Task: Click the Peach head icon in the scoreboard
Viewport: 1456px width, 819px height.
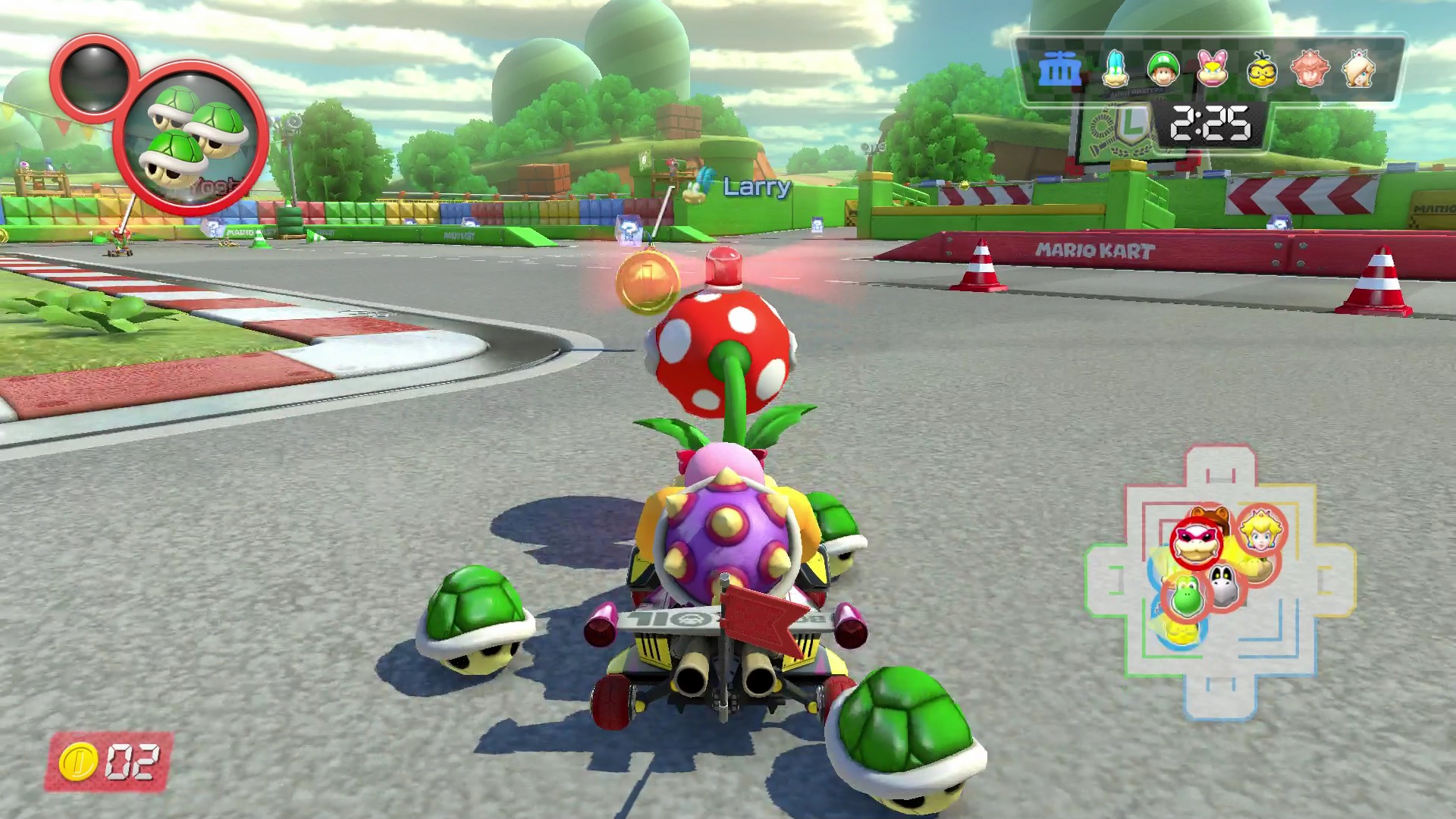Action: pos(1310,69)
